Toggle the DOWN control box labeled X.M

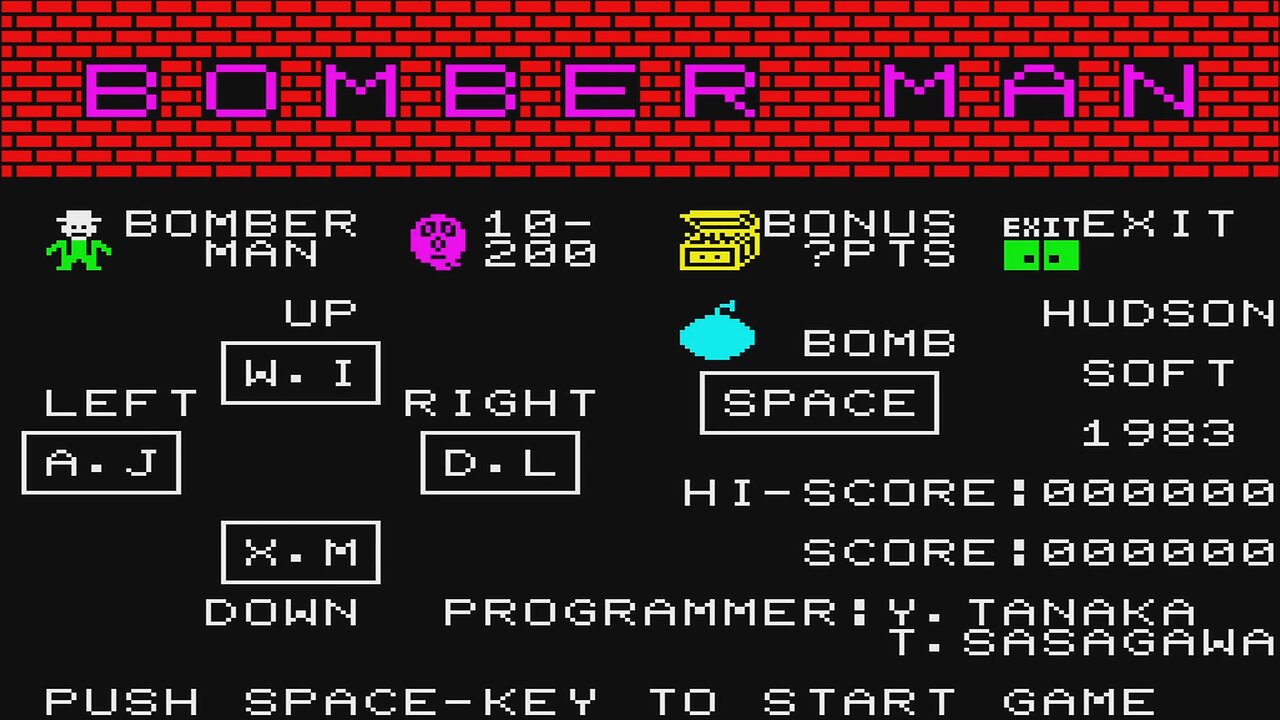pyautogui.click(x=299, y=551)
